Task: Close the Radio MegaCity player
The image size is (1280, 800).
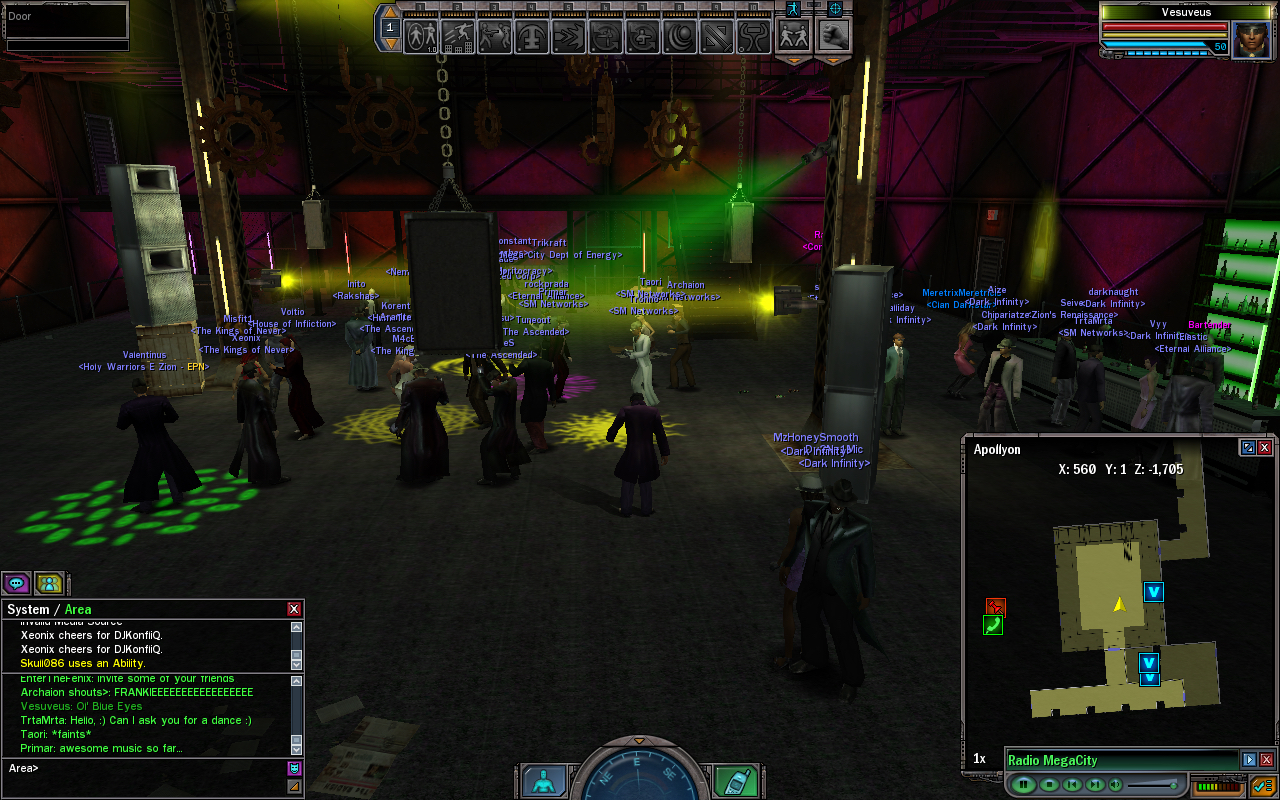Action: 1266,760
